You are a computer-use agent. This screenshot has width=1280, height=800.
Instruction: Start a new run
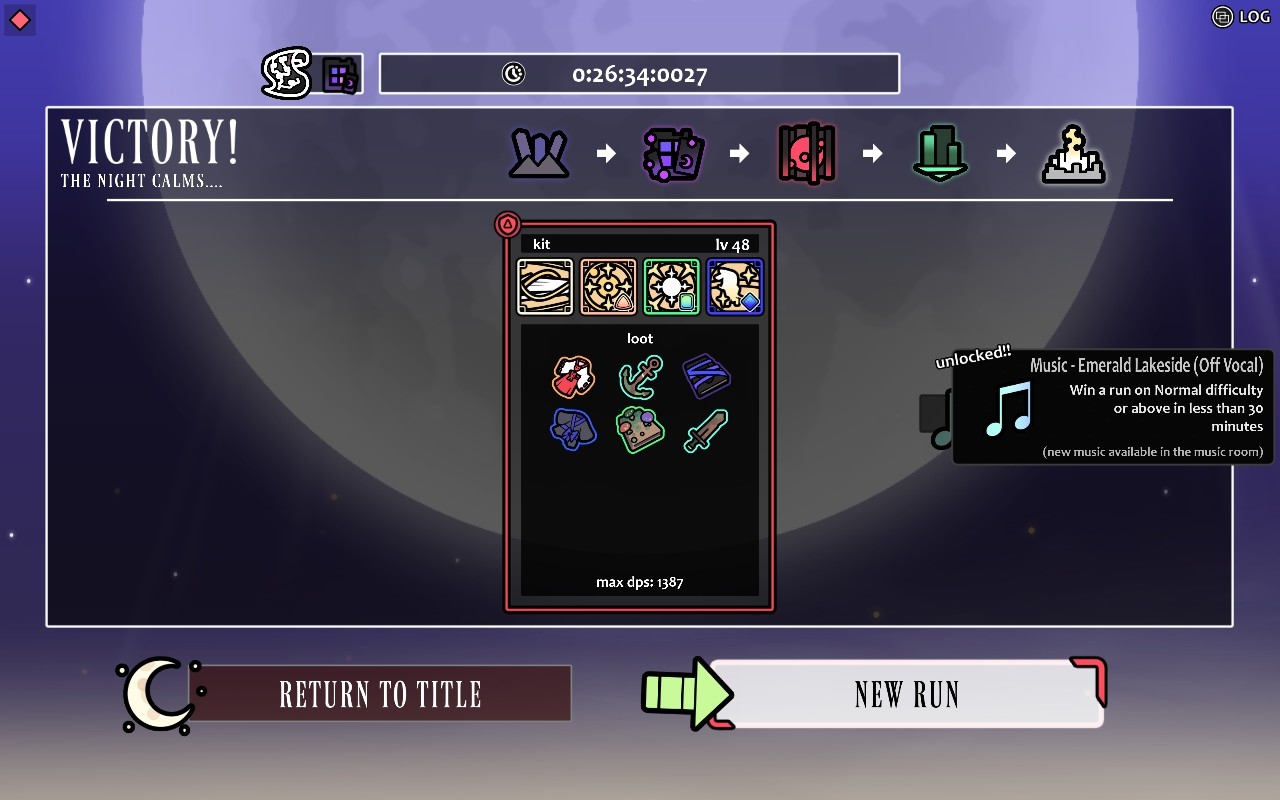905,694
